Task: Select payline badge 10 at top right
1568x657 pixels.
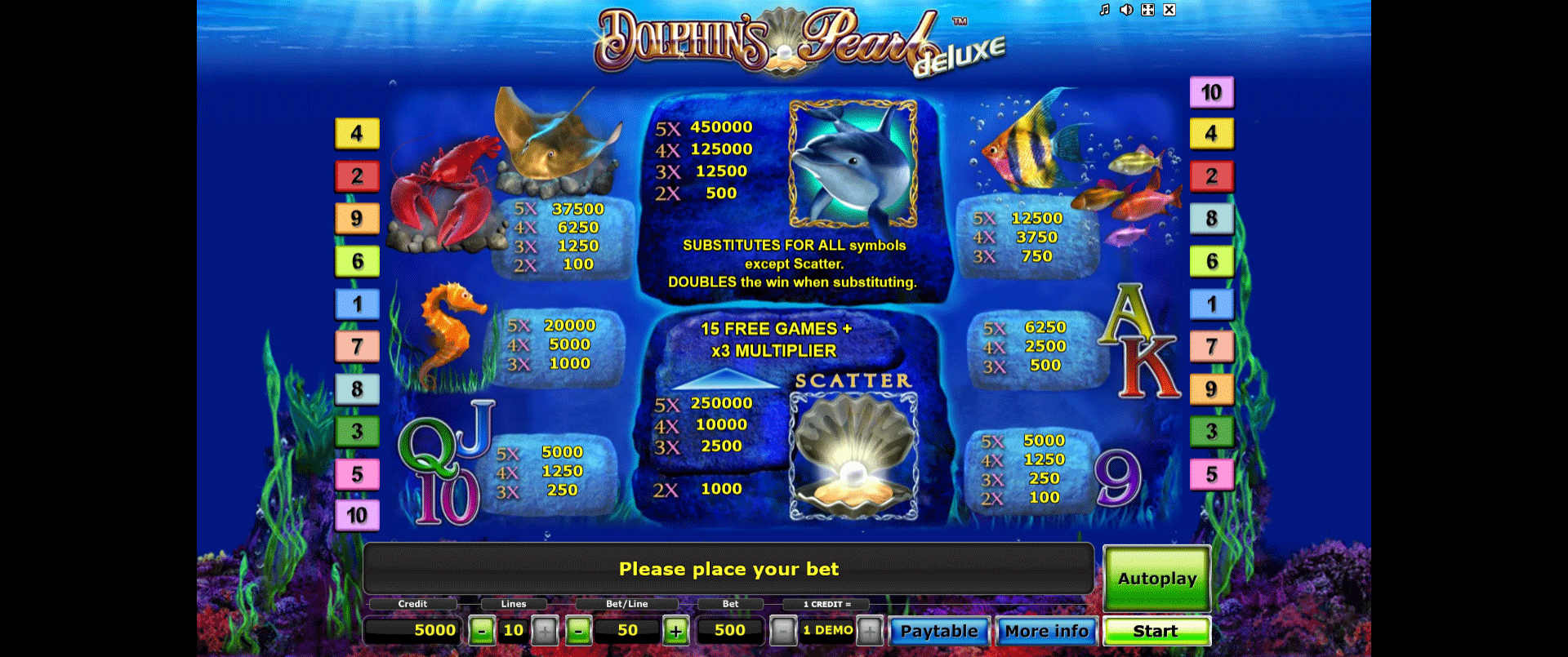Action: [1212, 92]
